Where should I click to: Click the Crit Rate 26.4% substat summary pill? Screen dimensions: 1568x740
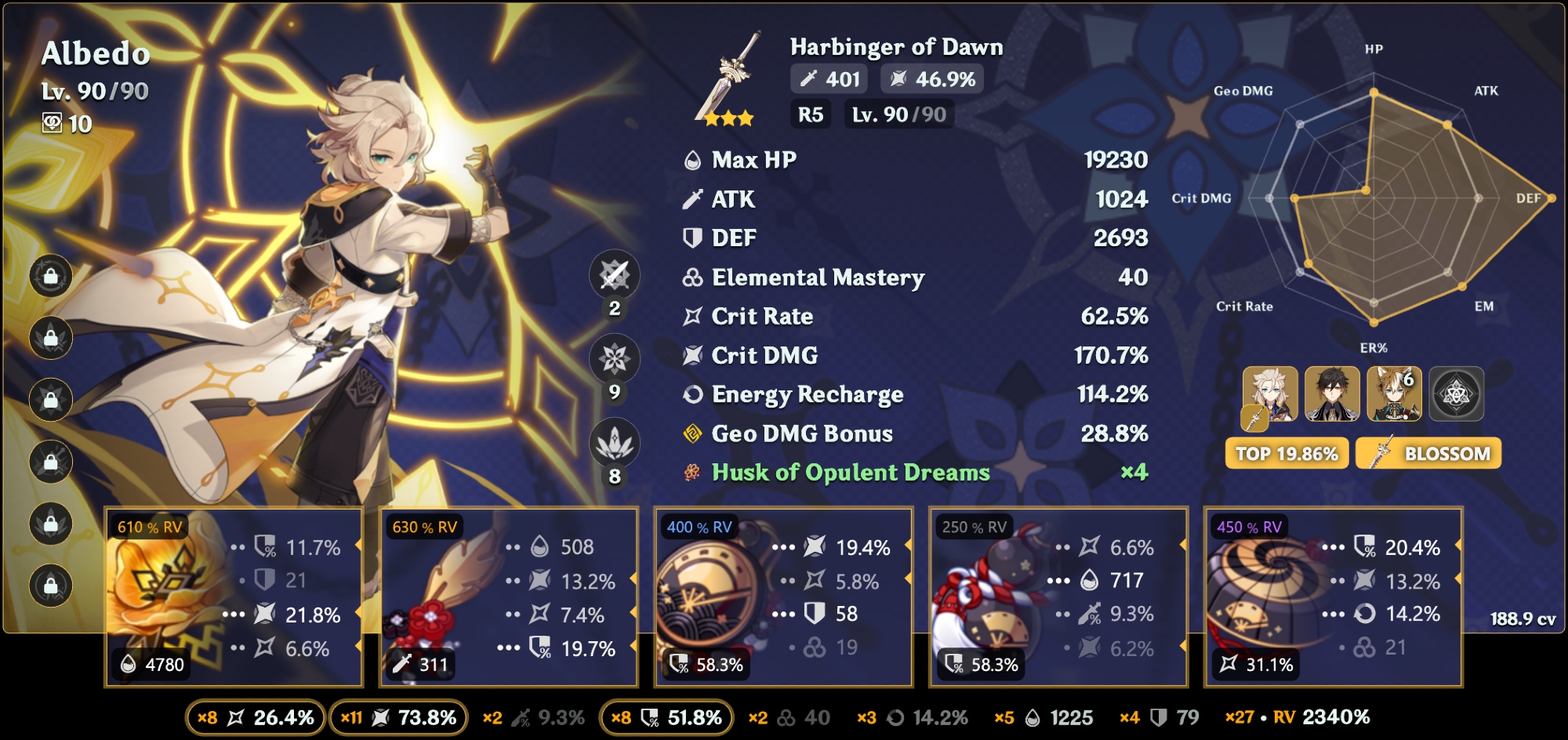click(256, 717)
